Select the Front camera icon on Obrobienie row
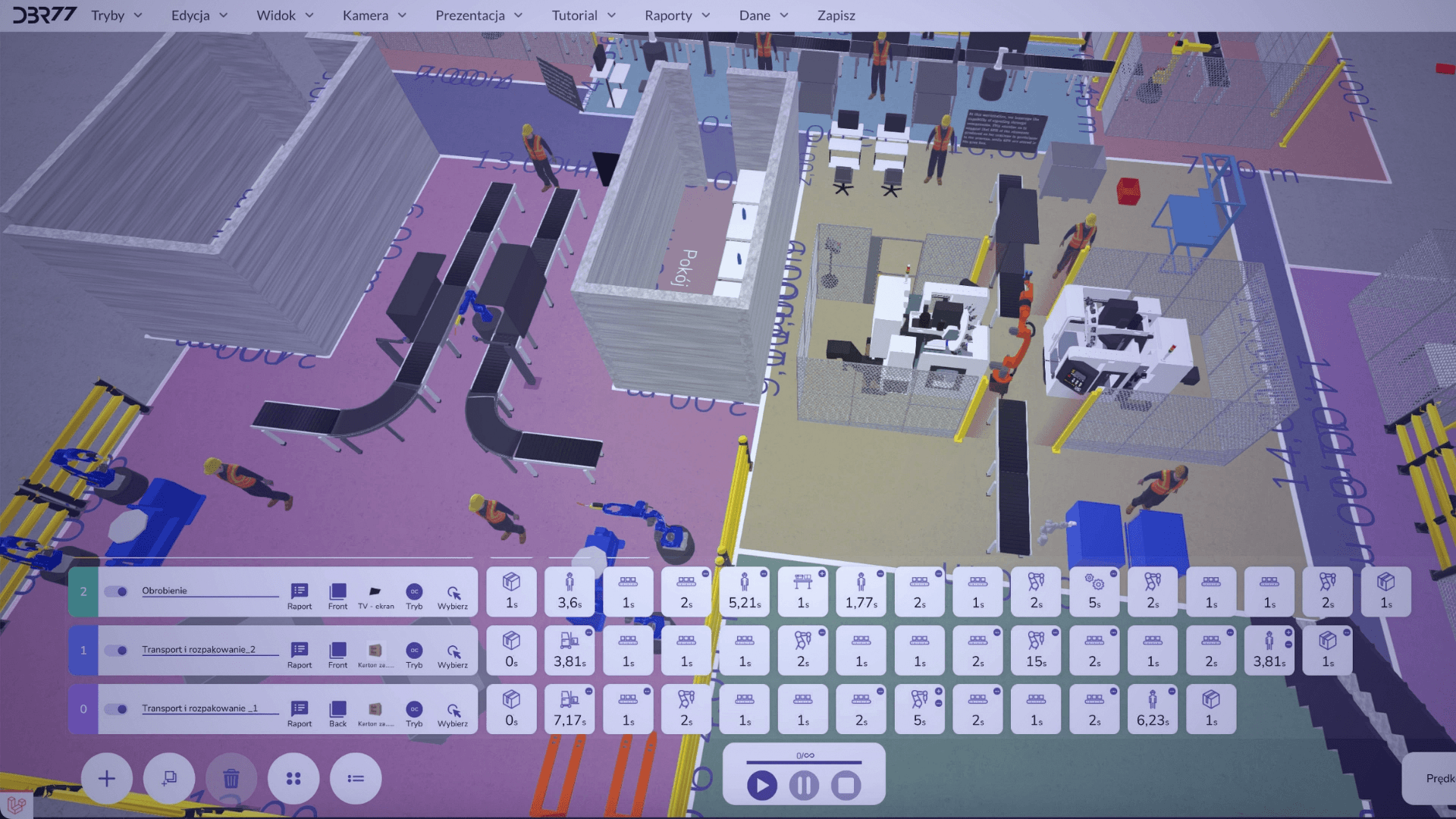Screen dimensions: 1456x819 pos(337,592)
